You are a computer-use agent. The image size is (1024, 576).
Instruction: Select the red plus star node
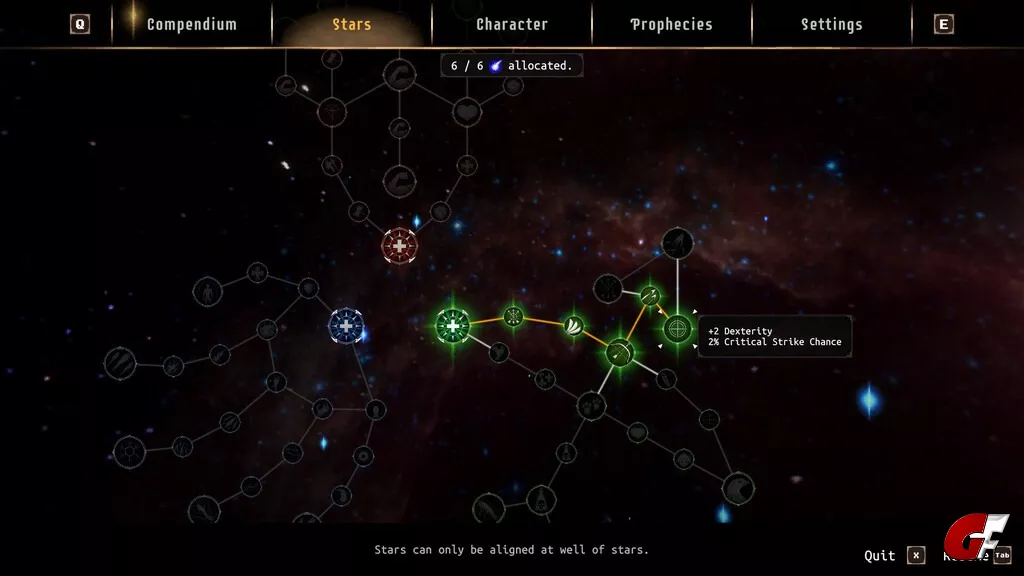point(399,246)
